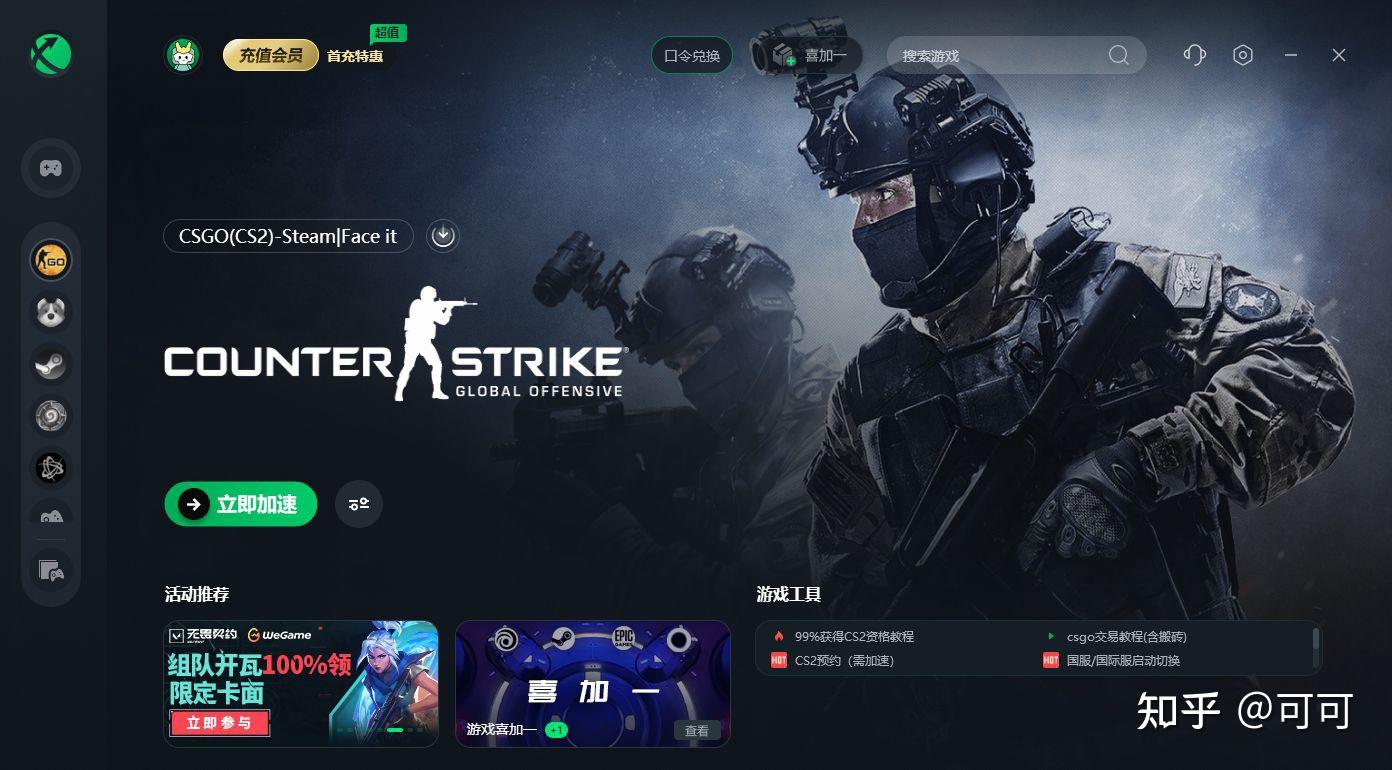This screenshot has height=770, width=1392.
Task: Select the Battle.net icon in the sidebar
Action: (x=50, y=468)
